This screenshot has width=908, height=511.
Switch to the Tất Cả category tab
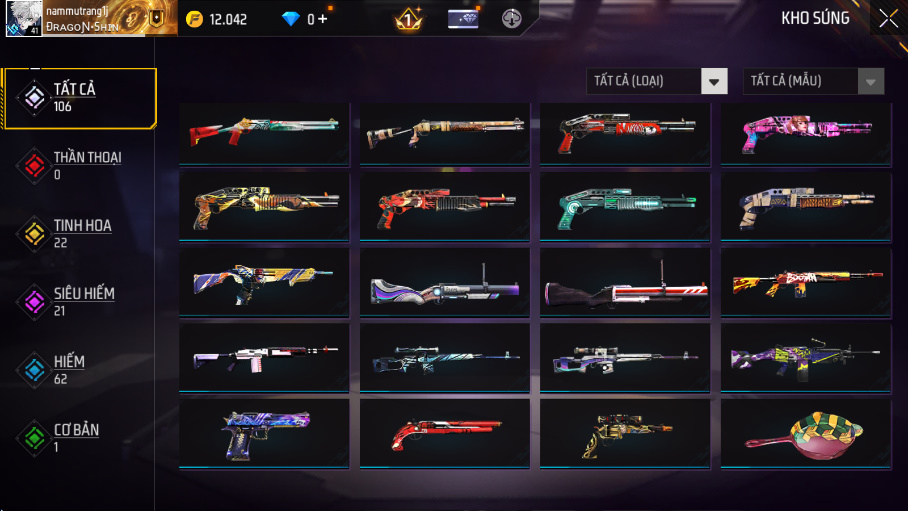79,98
